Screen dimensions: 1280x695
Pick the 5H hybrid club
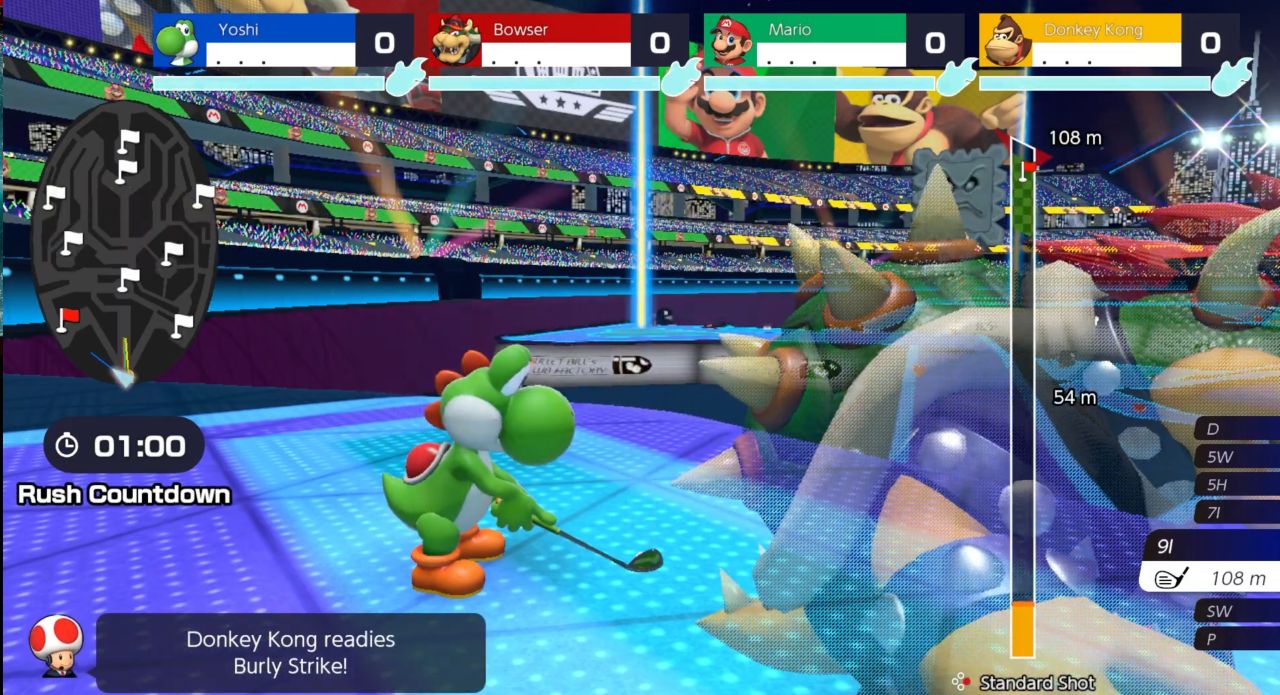1236,485
